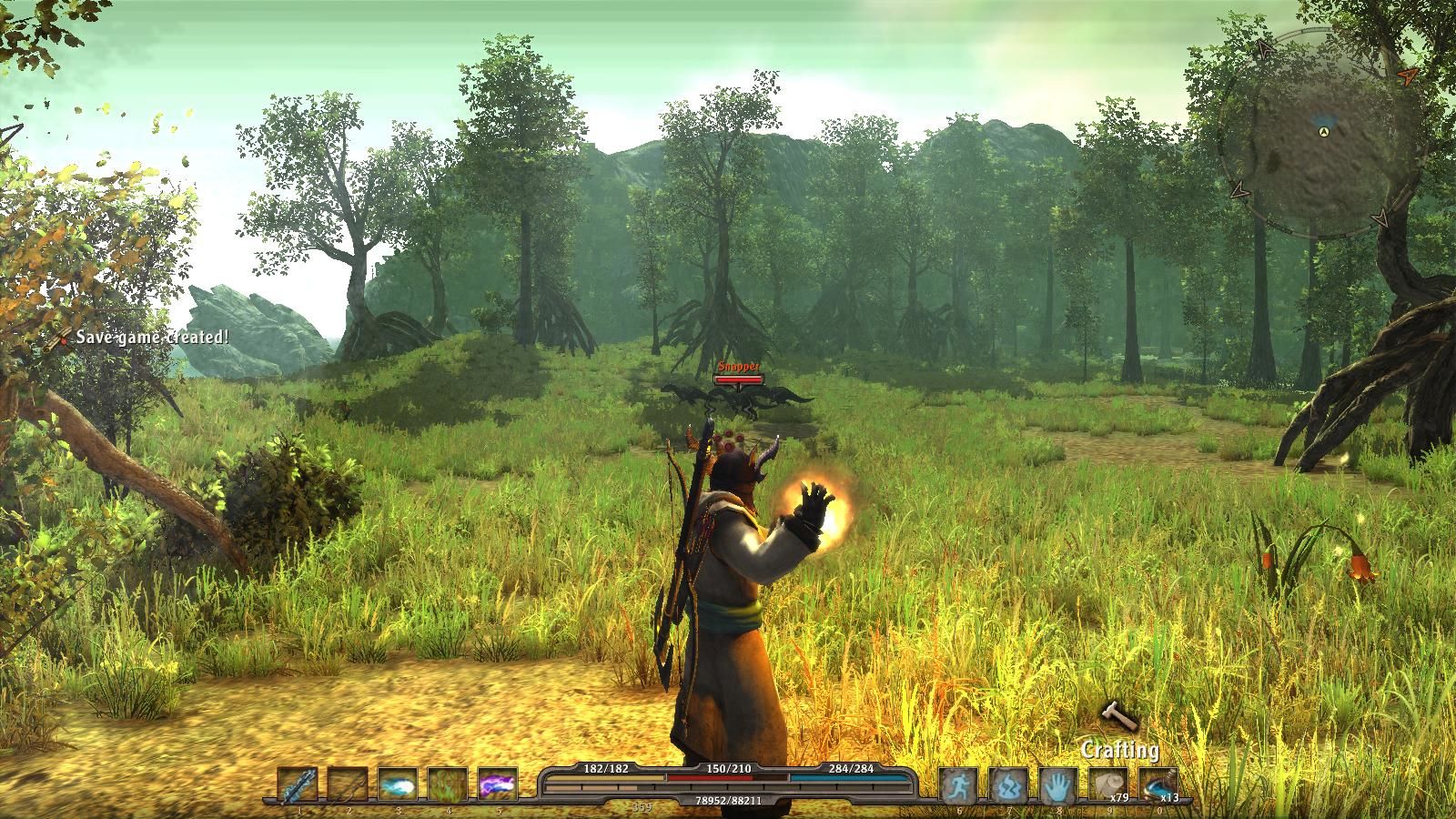Select the sword weapon in hotbar slot 1
Screen dimensions: 1456x819
[x=298, y=784]
